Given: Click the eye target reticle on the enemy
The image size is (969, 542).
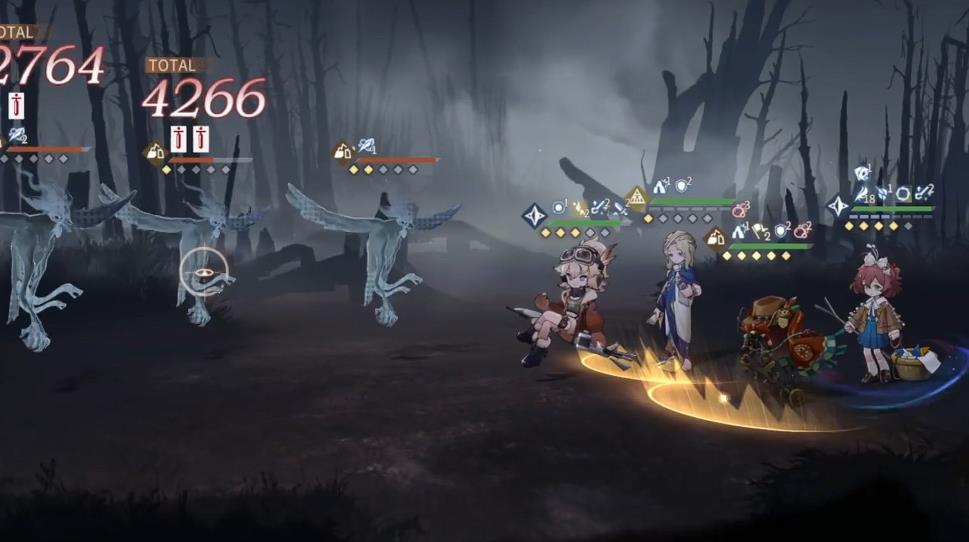Looking at the screenshot, I should tap(204, 271).
